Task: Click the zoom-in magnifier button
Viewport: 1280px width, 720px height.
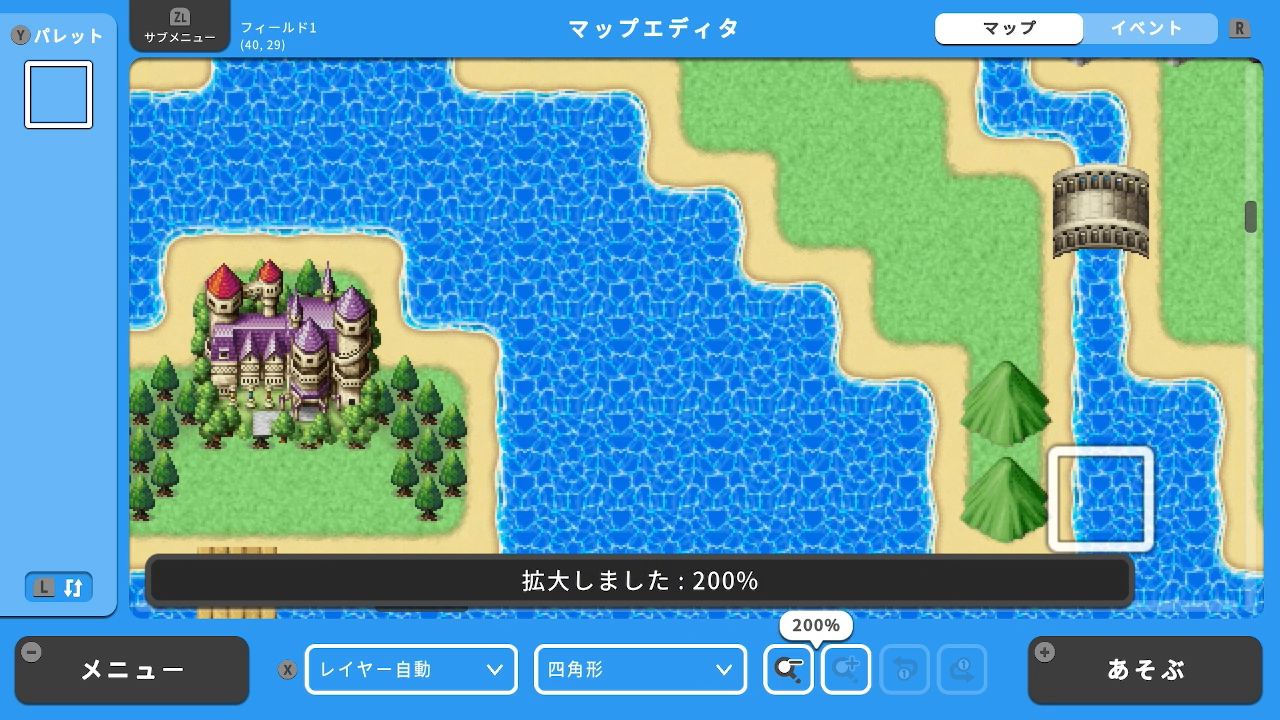Action: click(846, 670)
